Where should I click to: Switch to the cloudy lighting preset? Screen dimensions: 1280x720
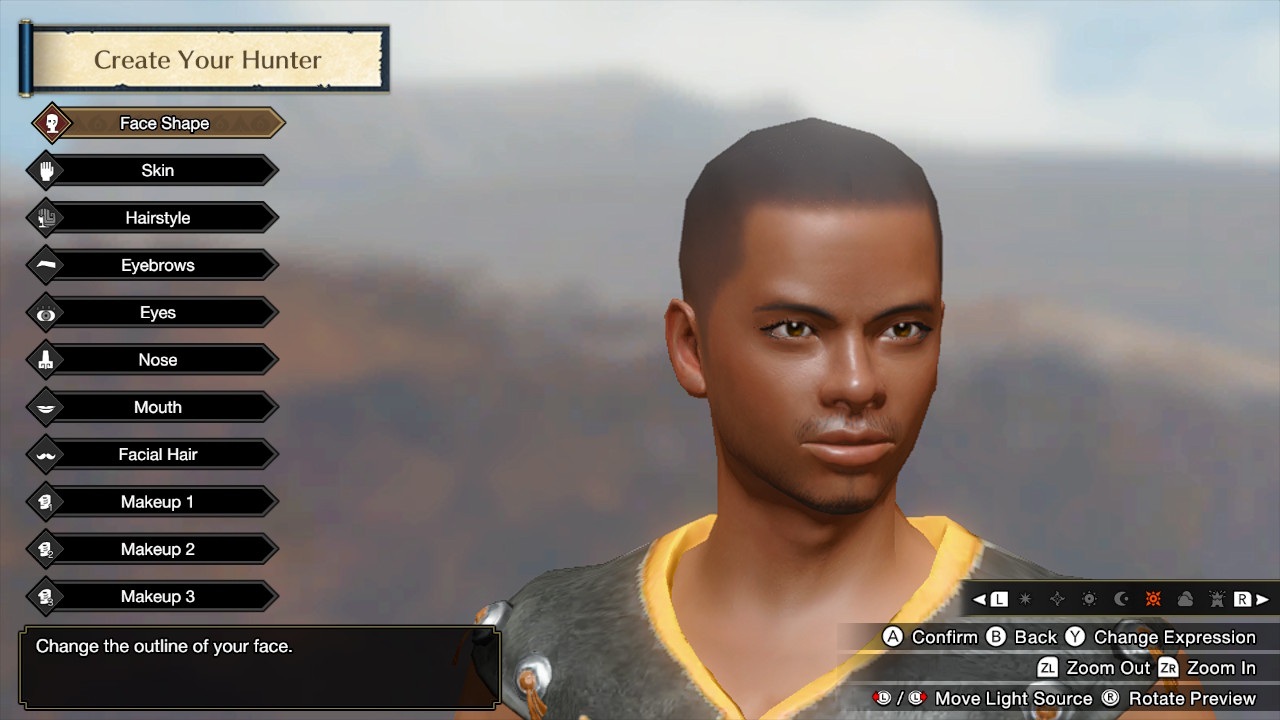(x=1185, y=599)
